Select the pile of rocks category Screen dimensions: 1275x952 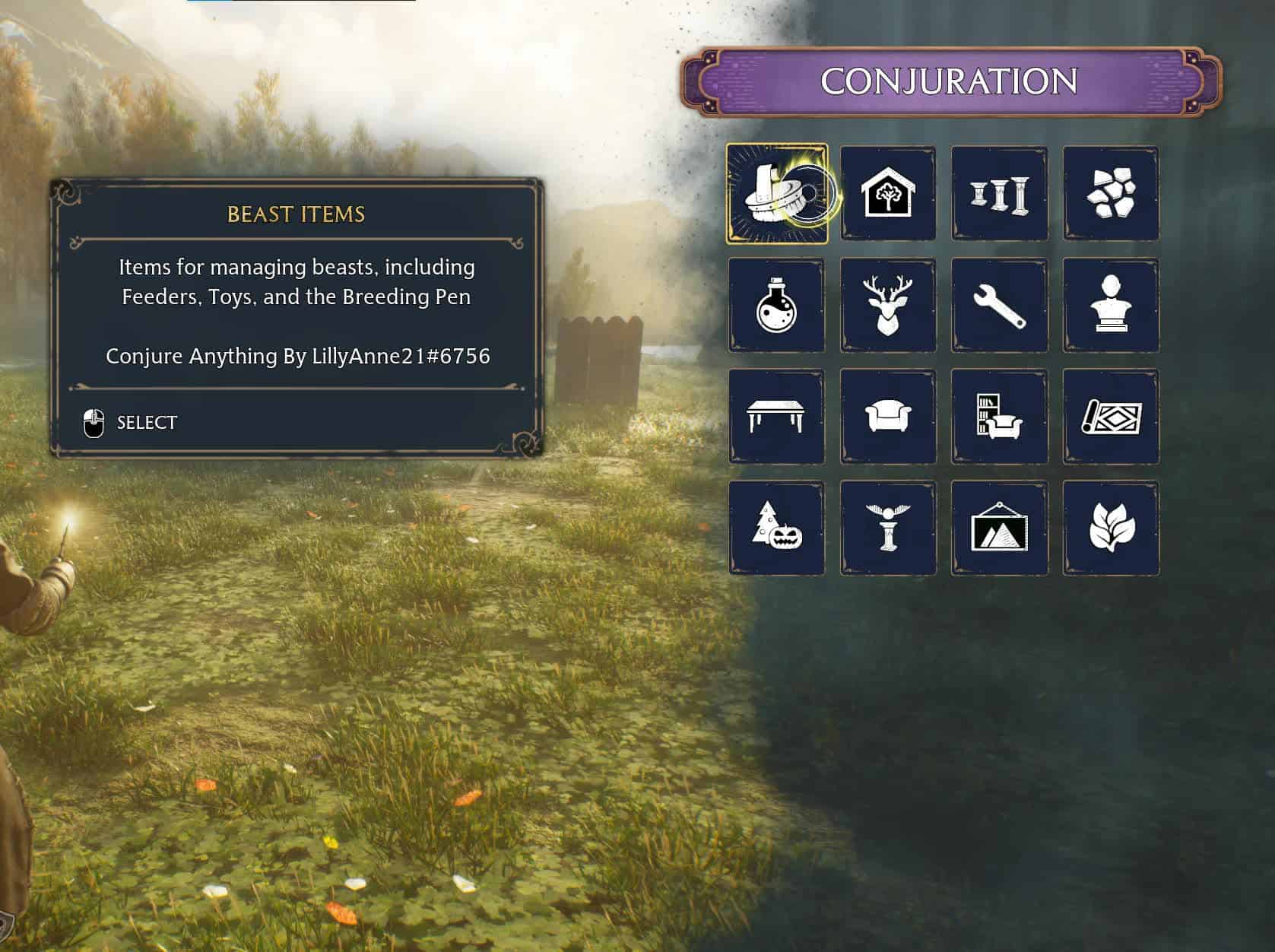[1110, 194]
